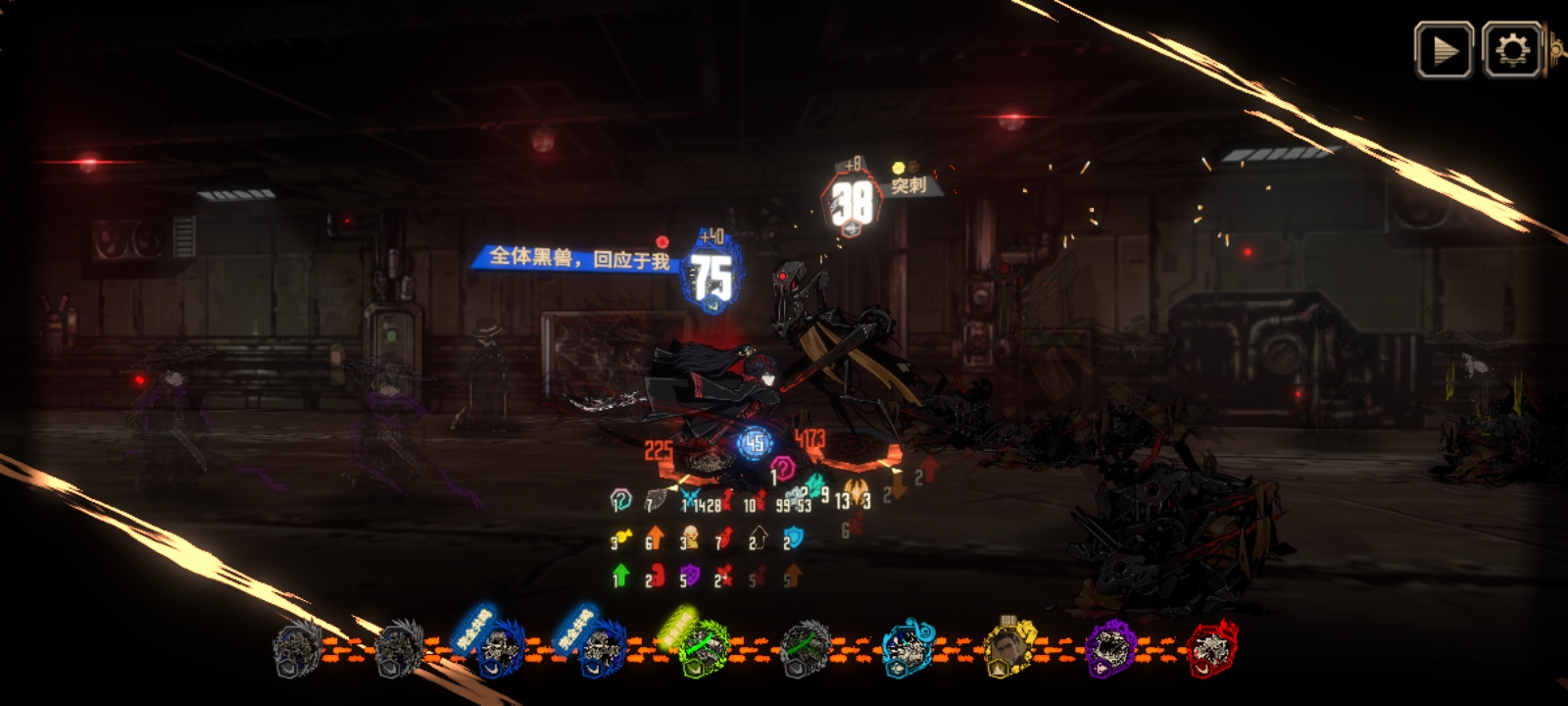This screenshot has height=706, width=1568.
Task: Click the play speed button
Action: (x=1443, y=50)
